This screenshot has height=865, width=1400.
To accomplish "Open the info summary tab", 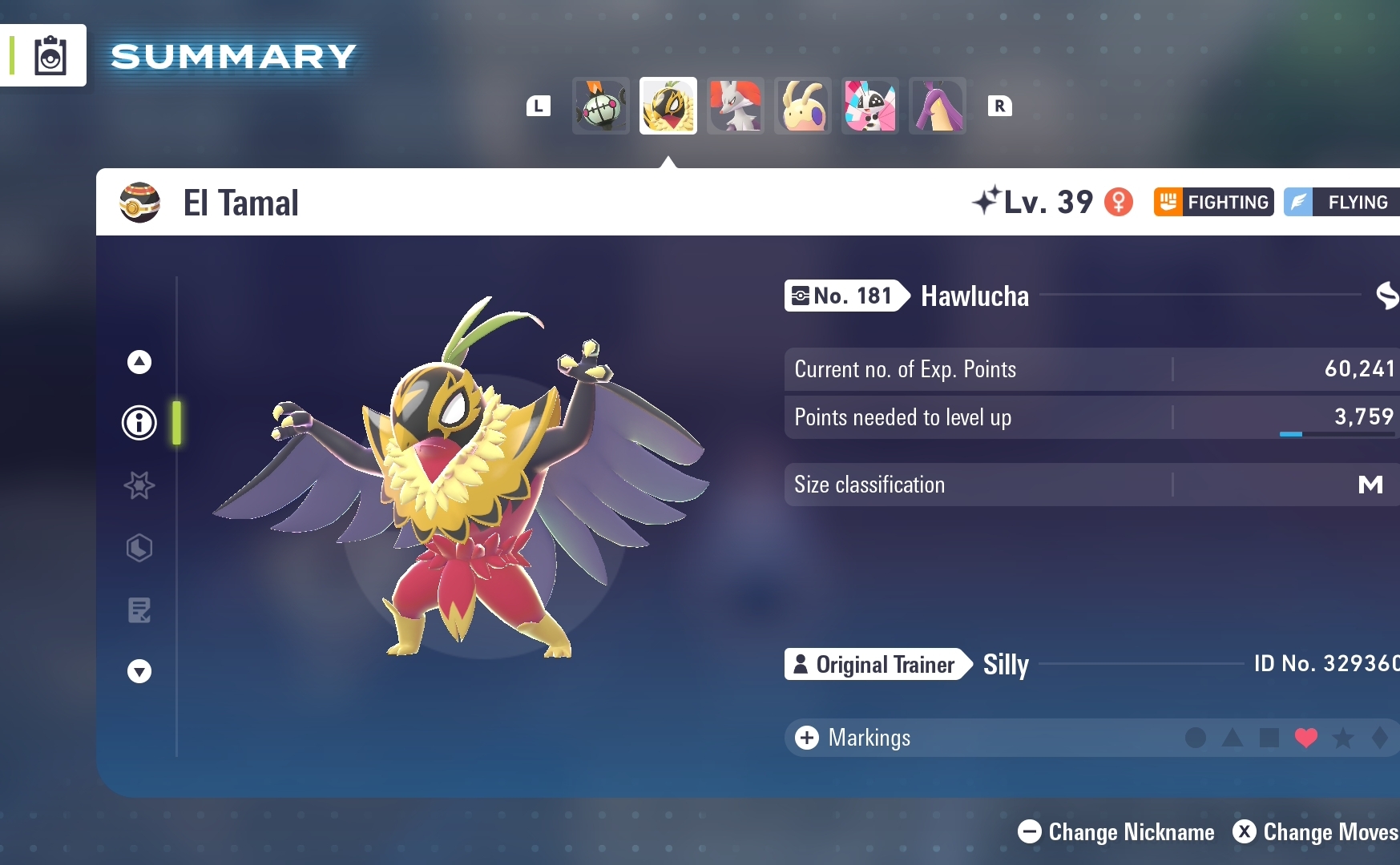I will click(x=139, y=422).
